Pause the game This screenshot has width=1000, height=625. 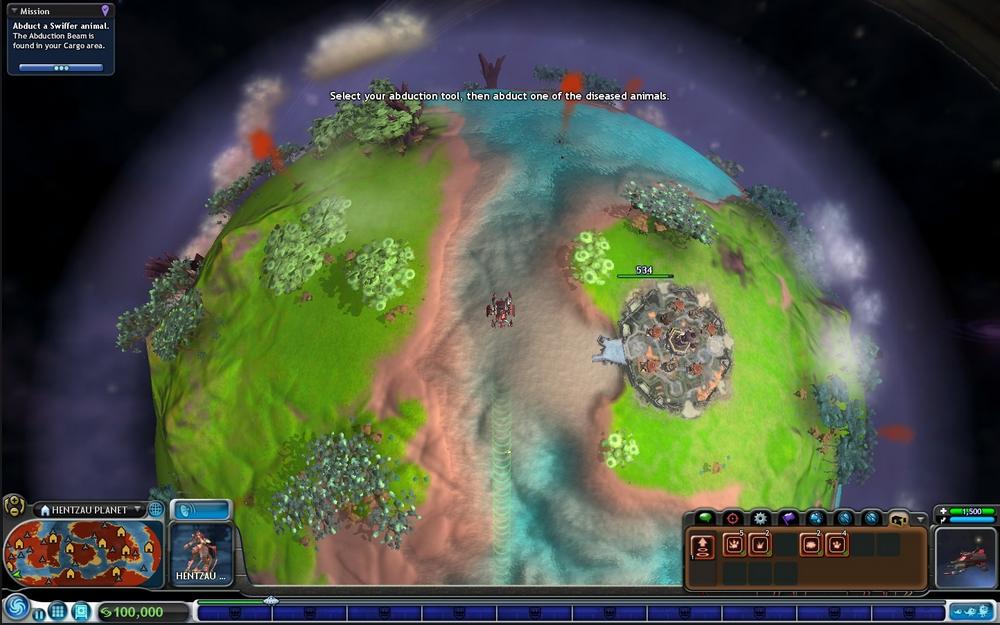point(39,613)
